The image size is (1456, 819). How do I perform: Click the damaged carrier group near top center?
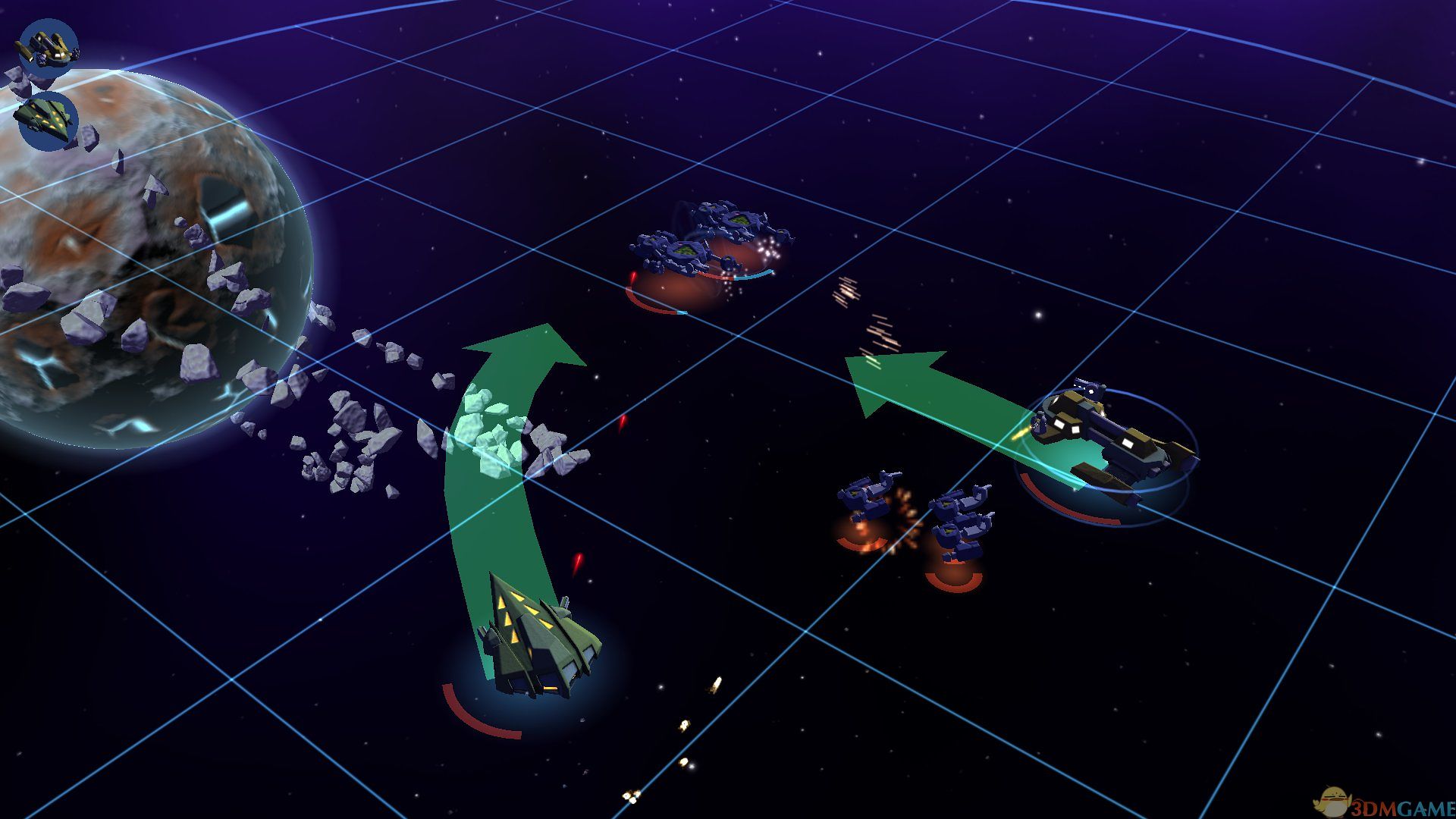click(705, 243)
